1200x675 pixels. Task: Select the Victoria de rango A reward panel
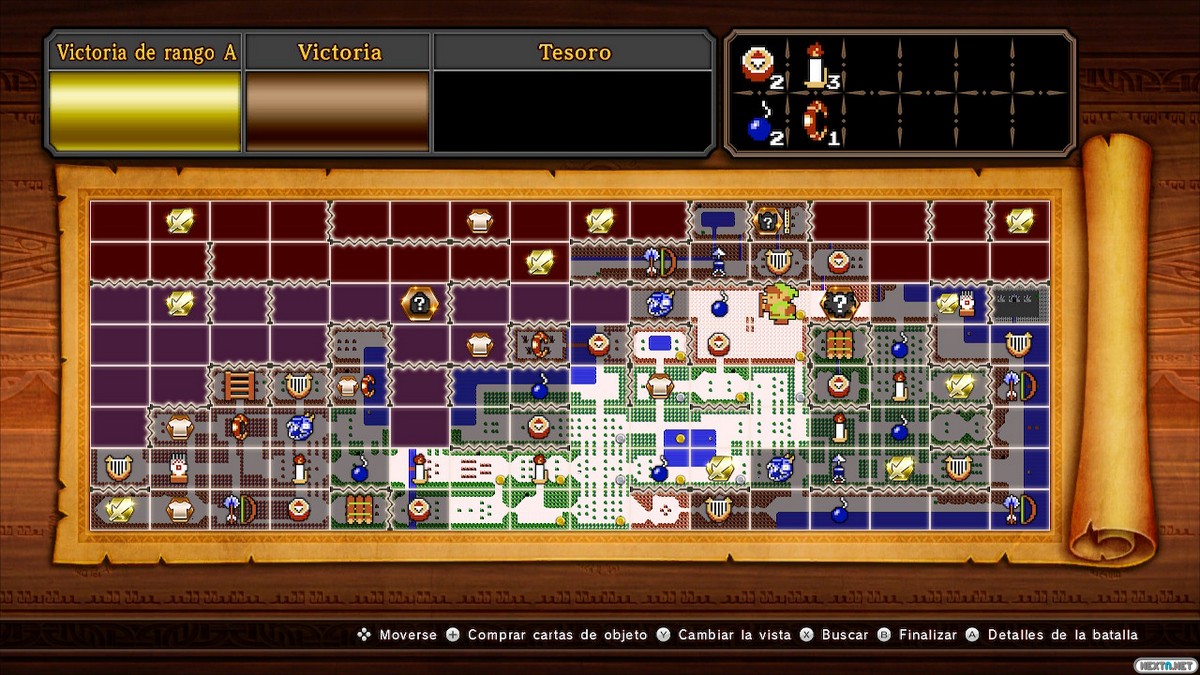pos(145,110)
